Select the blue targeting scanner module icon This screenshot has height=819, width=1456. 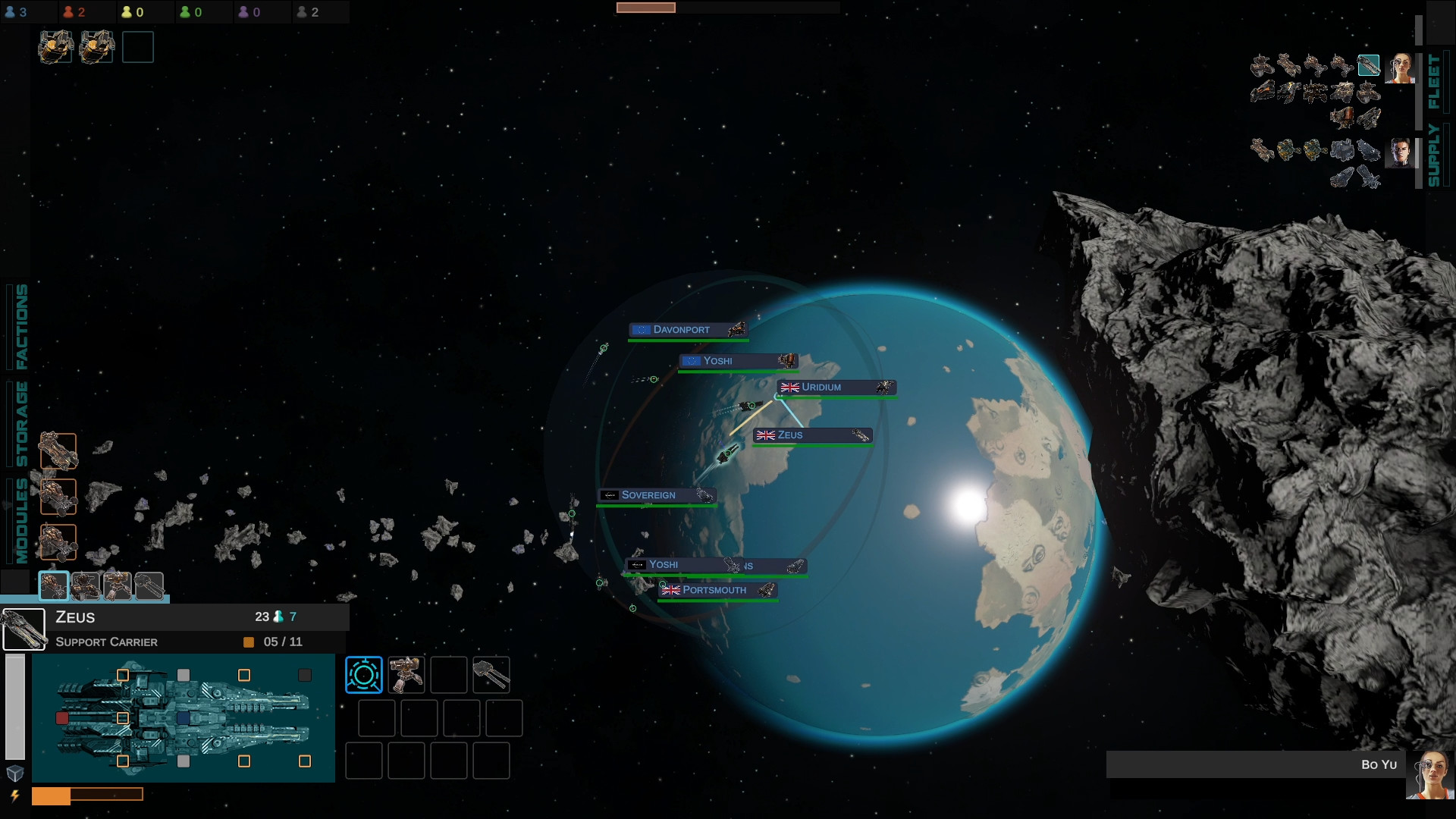[364, 673]
